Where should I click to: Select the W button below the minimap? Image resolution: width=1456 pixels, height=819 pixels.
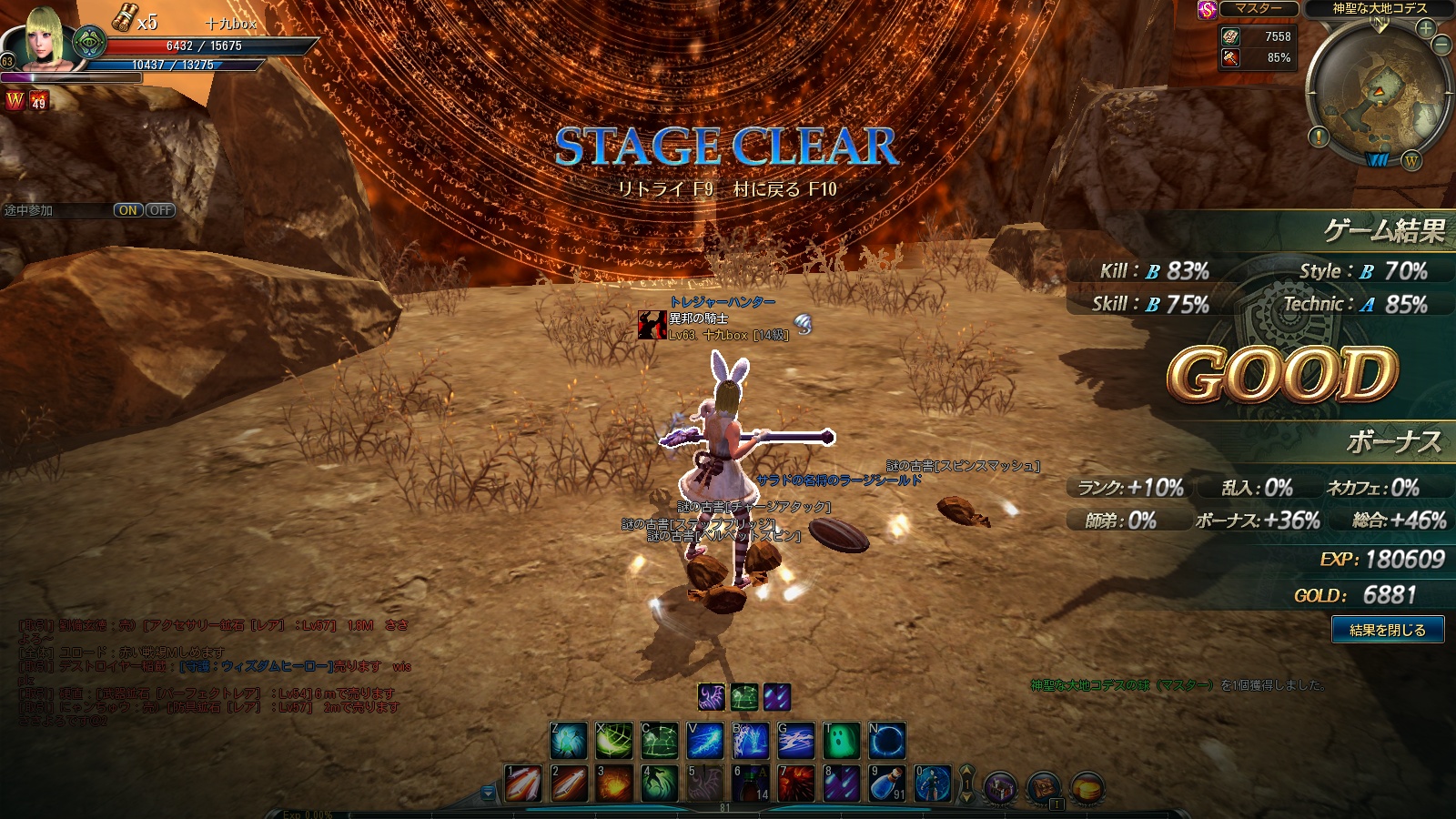tap(1411, 161)
